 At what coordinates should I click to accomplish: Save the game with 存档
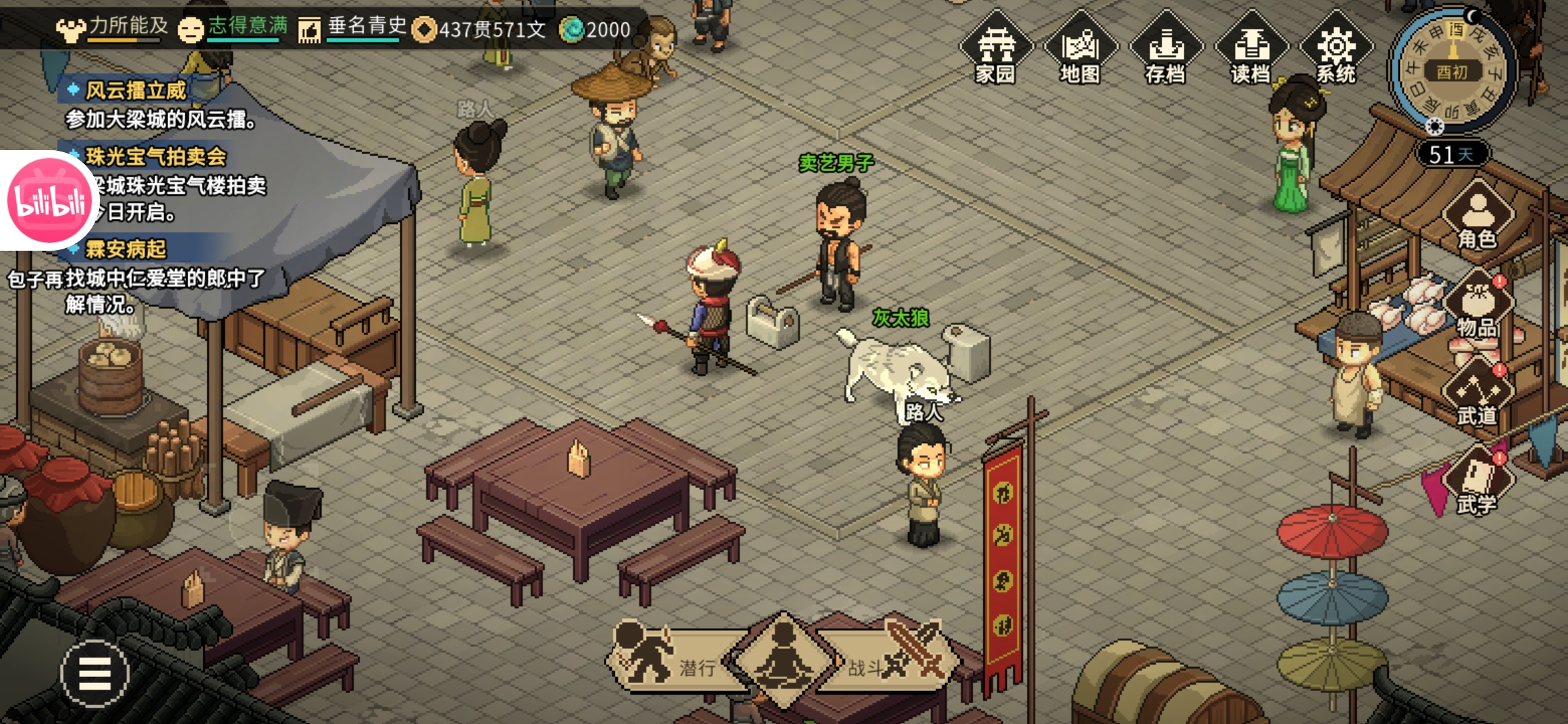[1166, 48]
